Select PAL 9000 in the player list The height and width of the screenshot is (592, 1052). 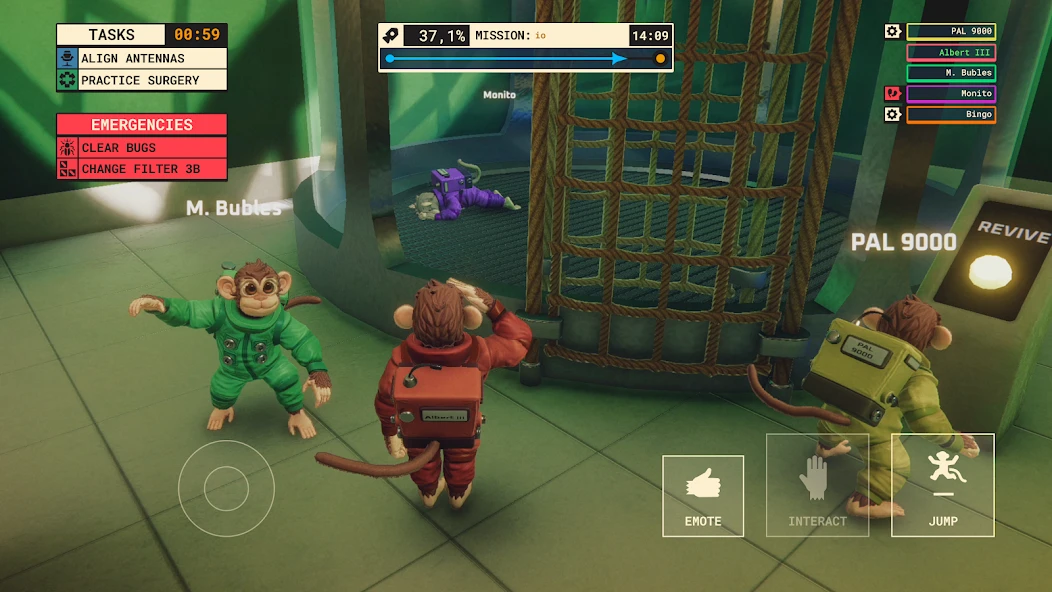tap(951, 31)
